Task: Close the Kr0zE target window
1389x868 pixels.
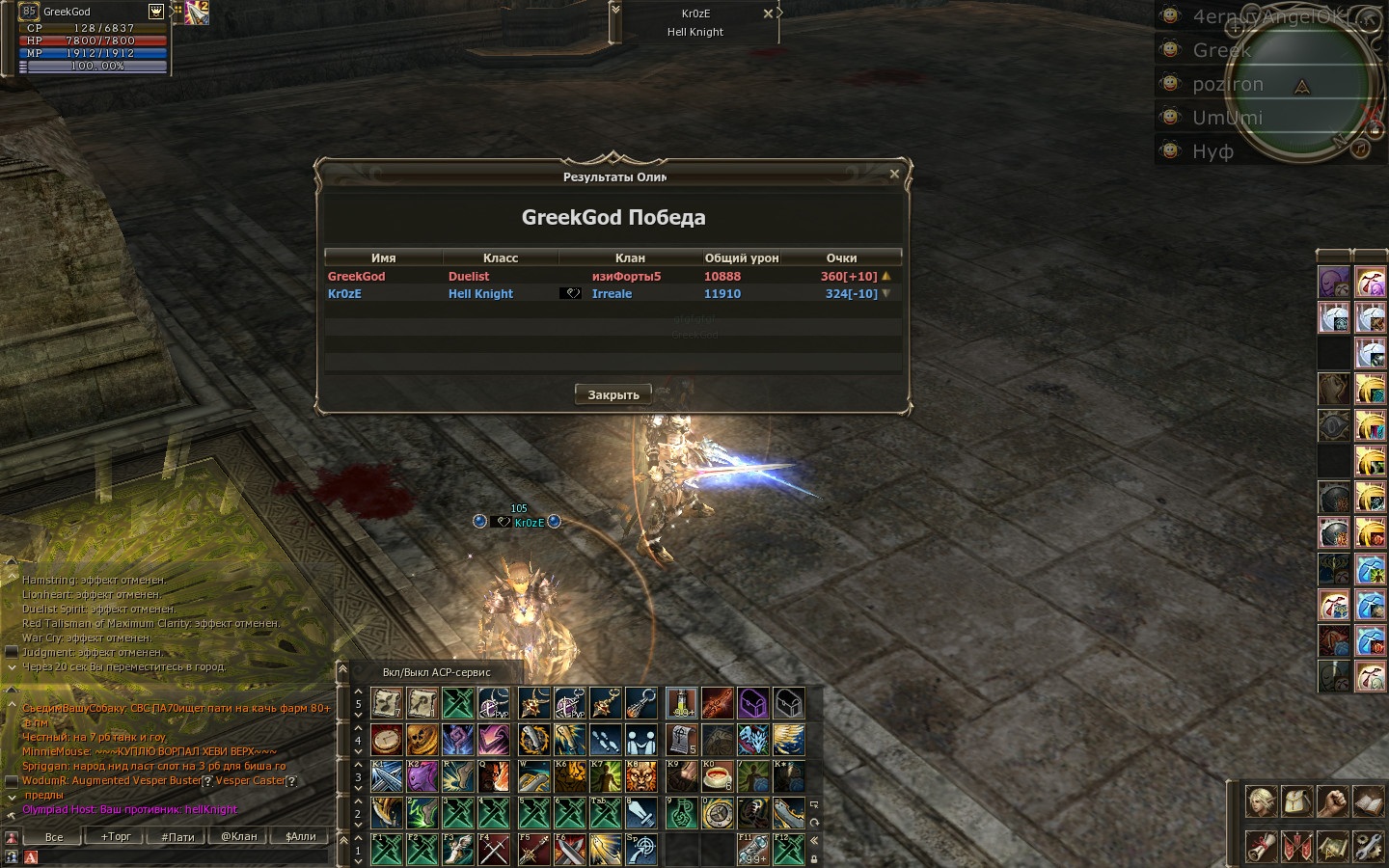Action: (768, 14)
